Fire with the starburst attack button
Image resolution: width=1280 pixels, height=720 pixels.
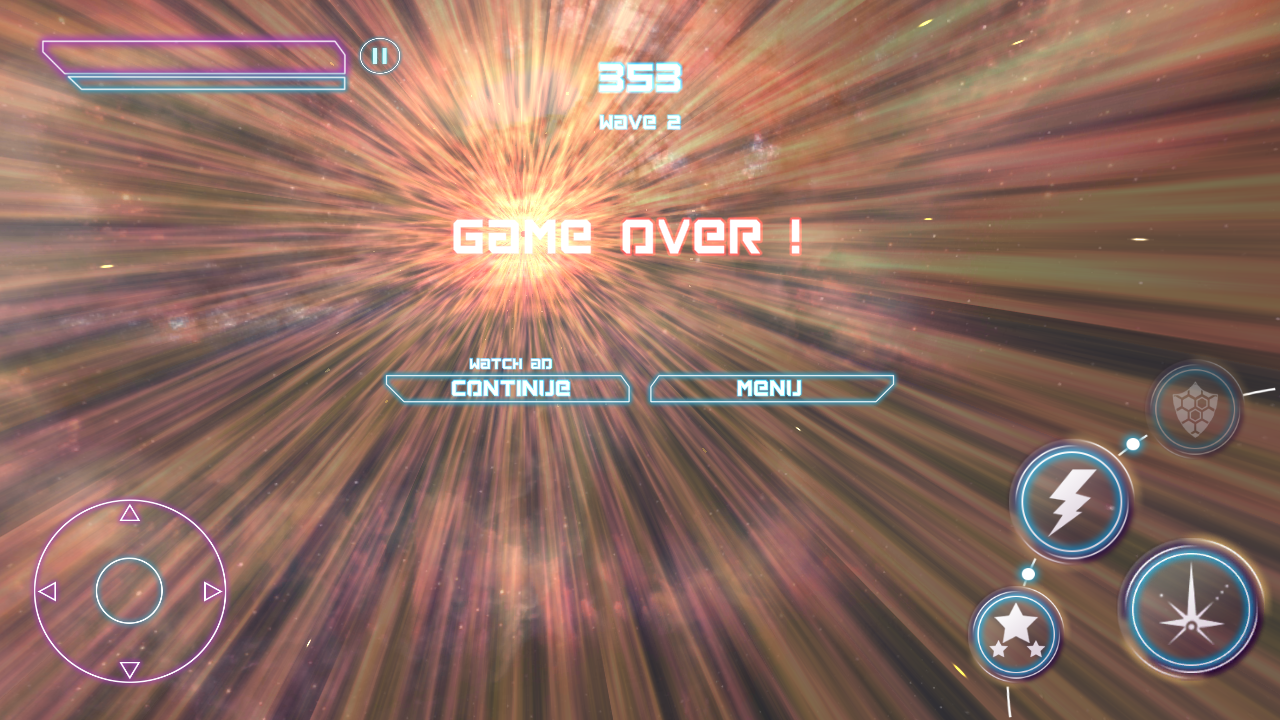click(1191, 609)
